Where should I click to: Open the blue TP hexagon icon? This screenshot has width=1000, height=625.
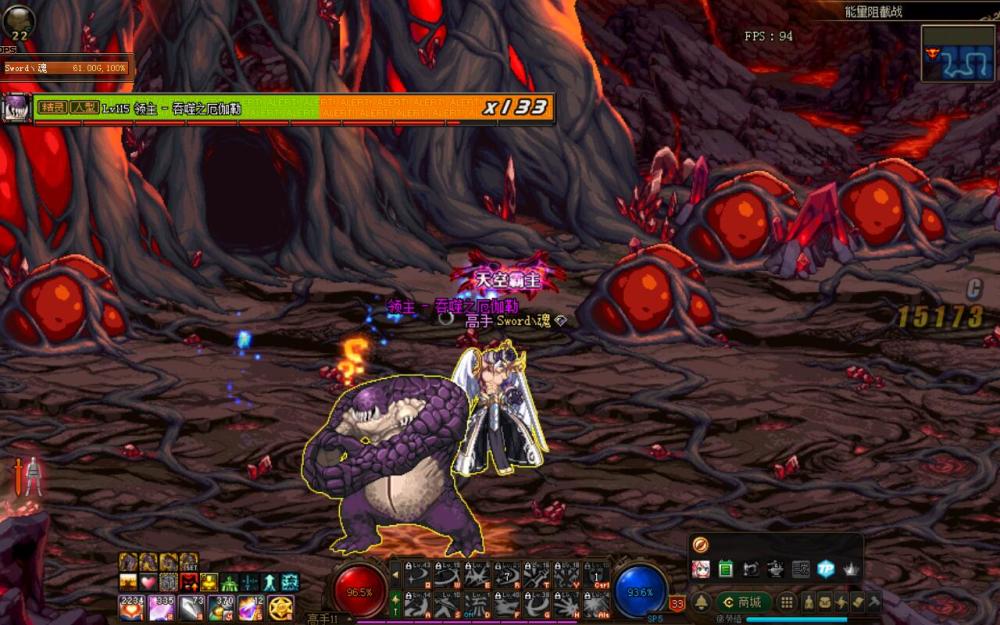tap(825, 569)
